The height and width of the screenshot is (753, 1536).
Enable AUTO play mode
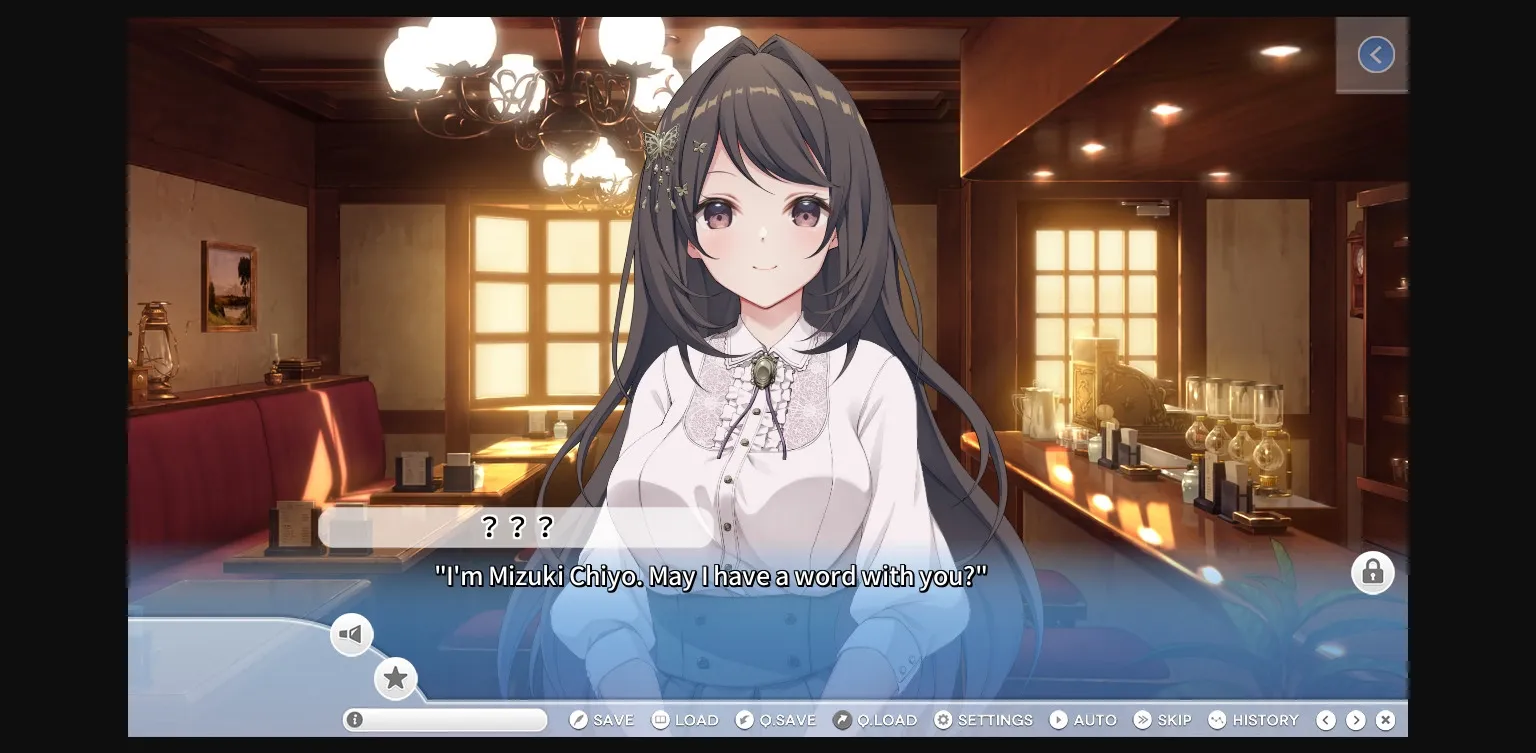[1083, 719]
